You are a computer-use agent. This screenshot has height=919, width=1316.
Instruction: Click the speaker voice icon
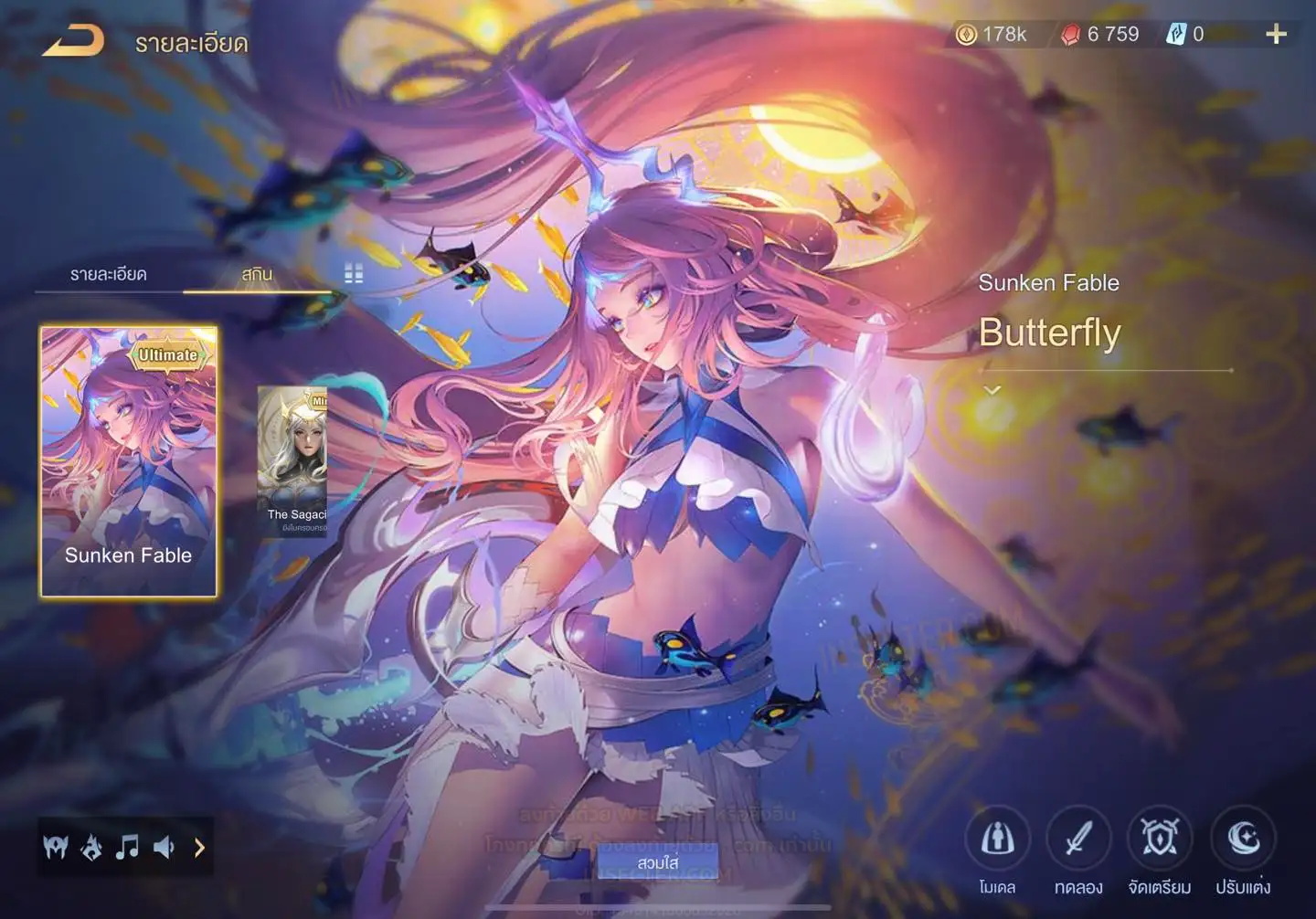coord(164,848)
